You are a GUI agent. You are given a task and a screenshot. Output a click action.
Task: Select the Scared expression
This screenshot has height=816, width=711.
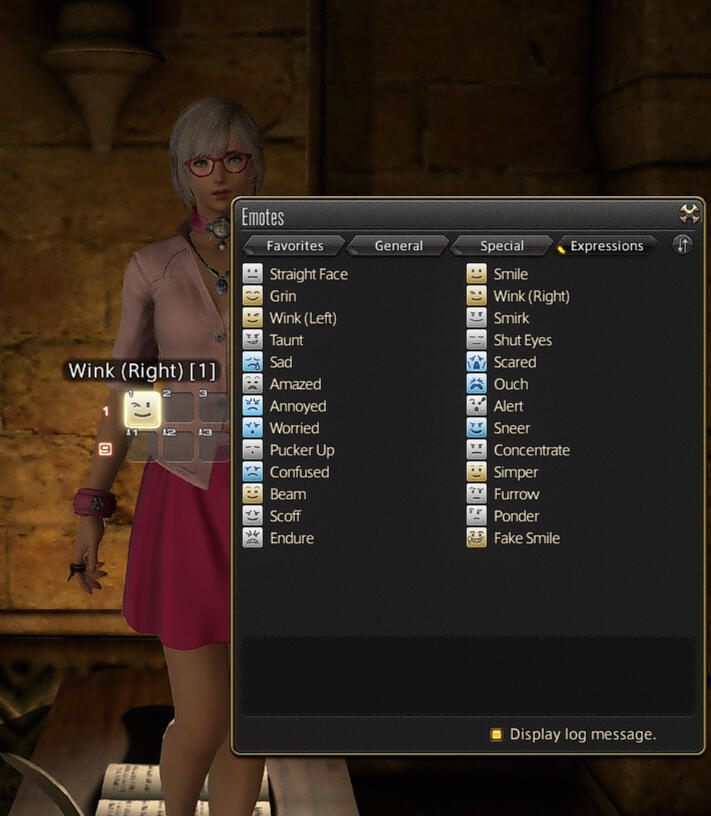(x=514, y=362)
